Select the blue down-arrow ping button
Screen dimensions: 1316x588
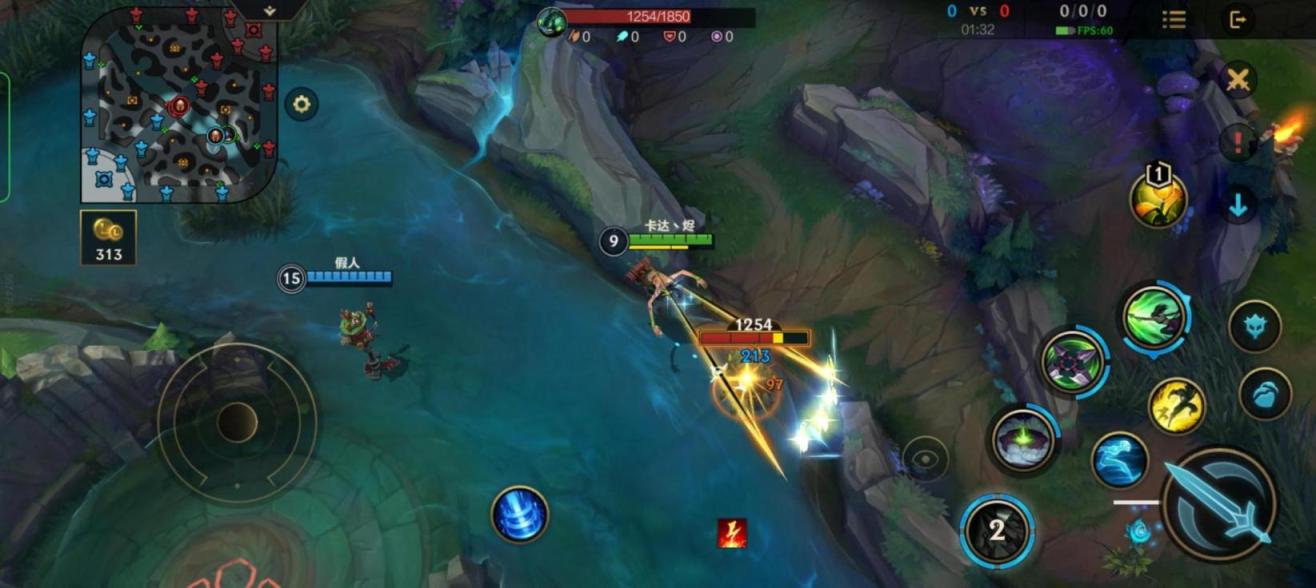pyautogui.click(x=1238, y=205)
